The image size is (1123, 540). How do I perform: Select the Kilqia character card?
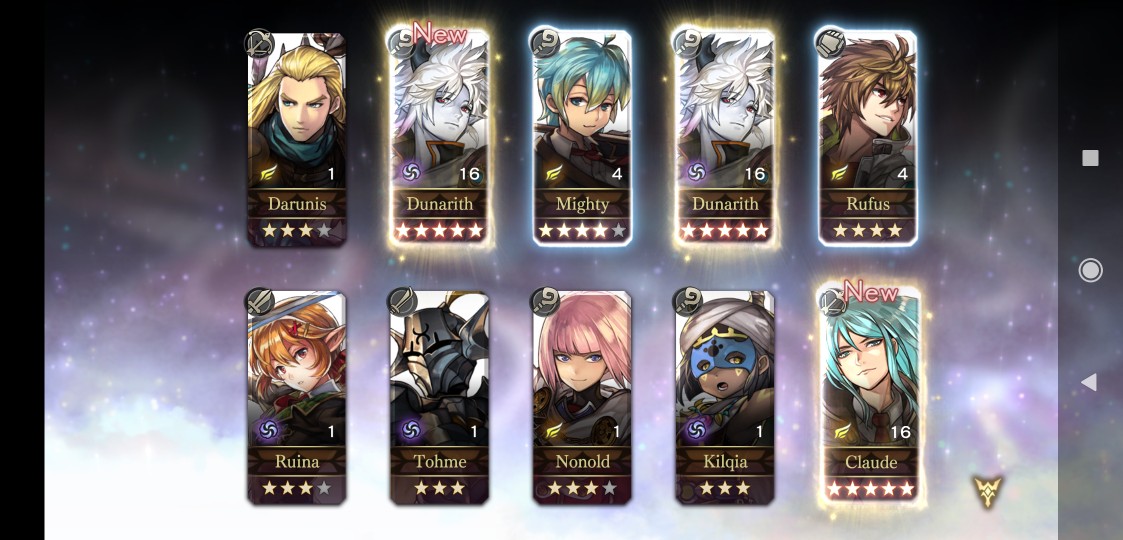click(725, 397)
